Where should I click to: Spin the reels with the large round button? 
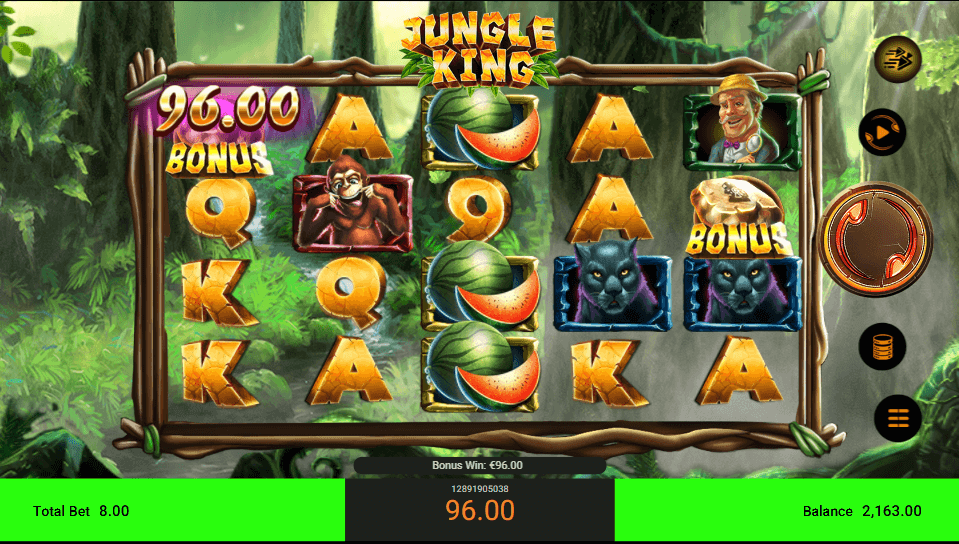(x=875, y=239)
